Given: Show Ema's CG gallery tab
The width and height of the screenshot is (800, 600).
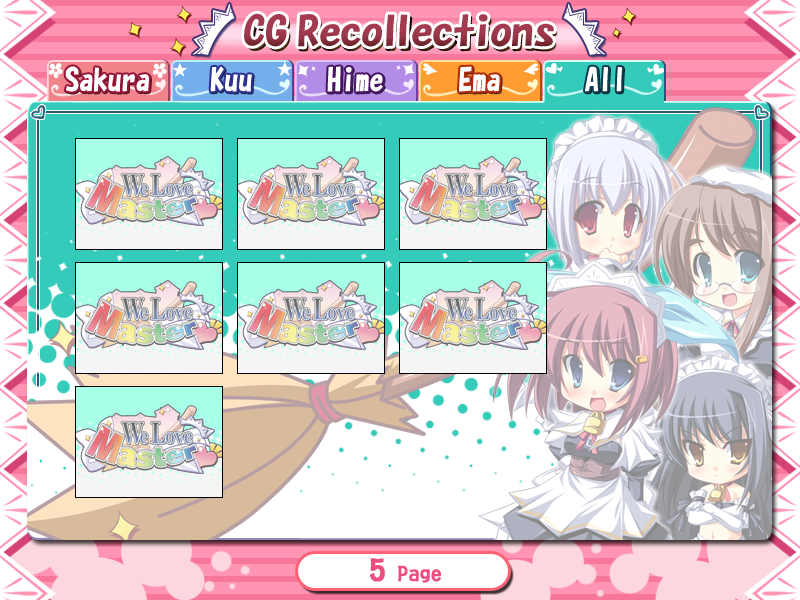Looking at the screenshot, I should click(480, 81).
